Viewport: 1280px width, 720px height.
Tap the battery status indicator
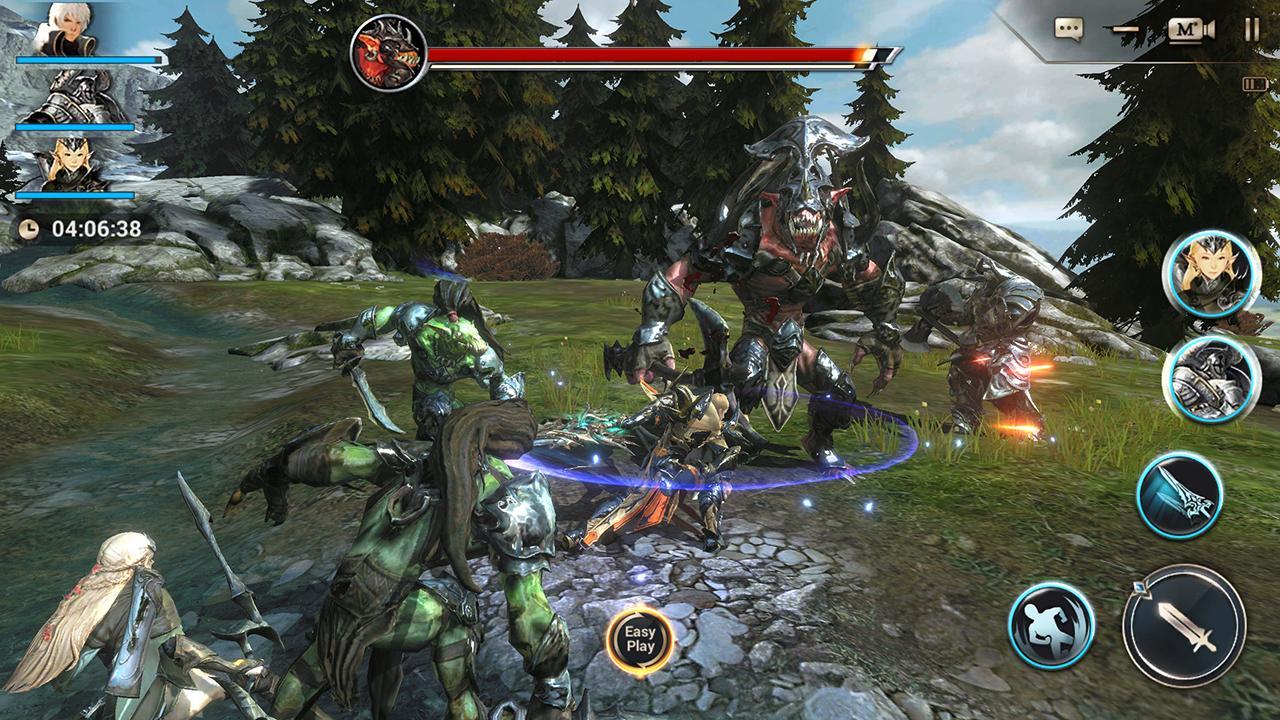[x=1256, y=83]
